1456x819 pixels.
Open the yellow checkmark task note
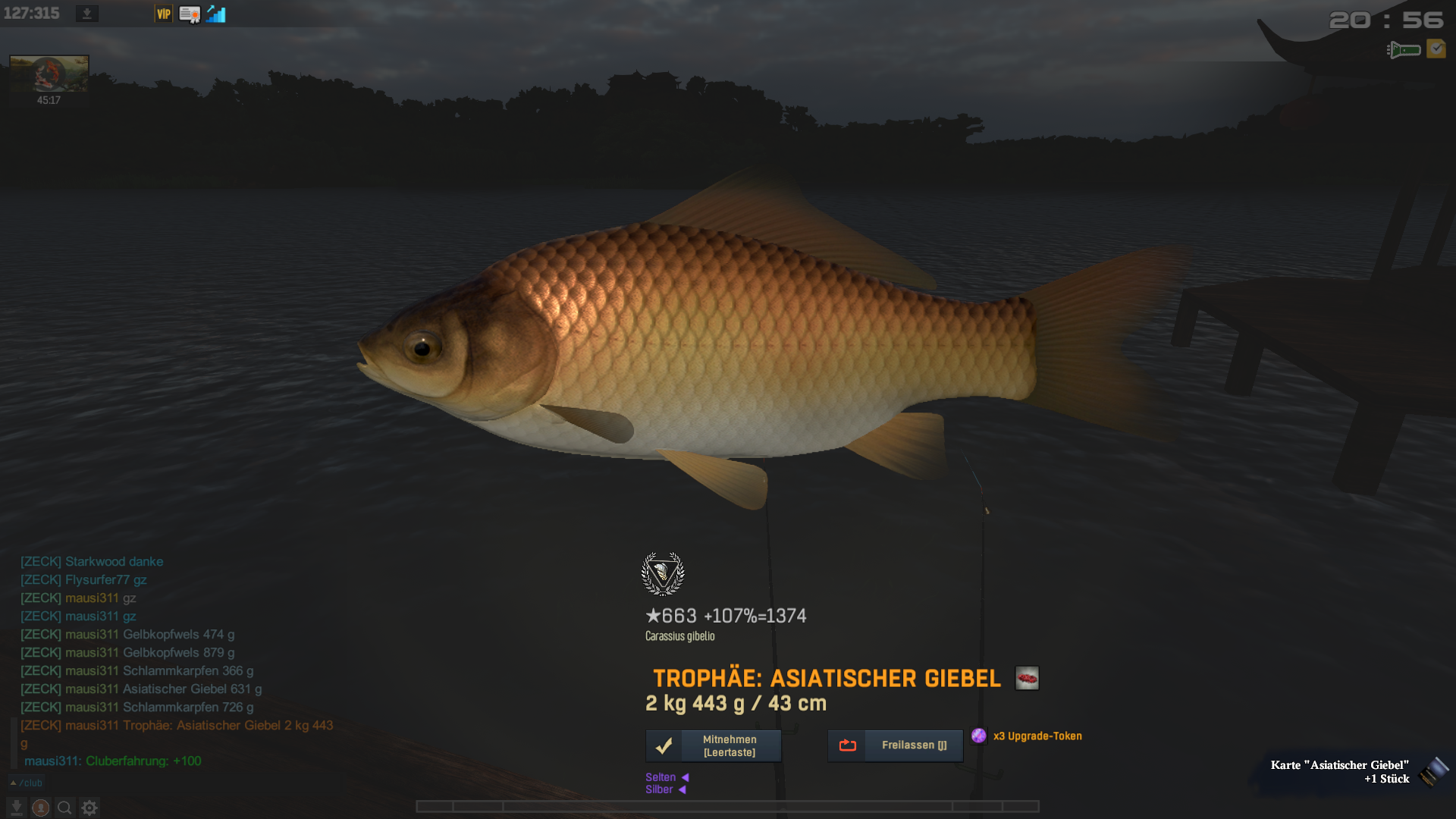[x=1436, y=49]
